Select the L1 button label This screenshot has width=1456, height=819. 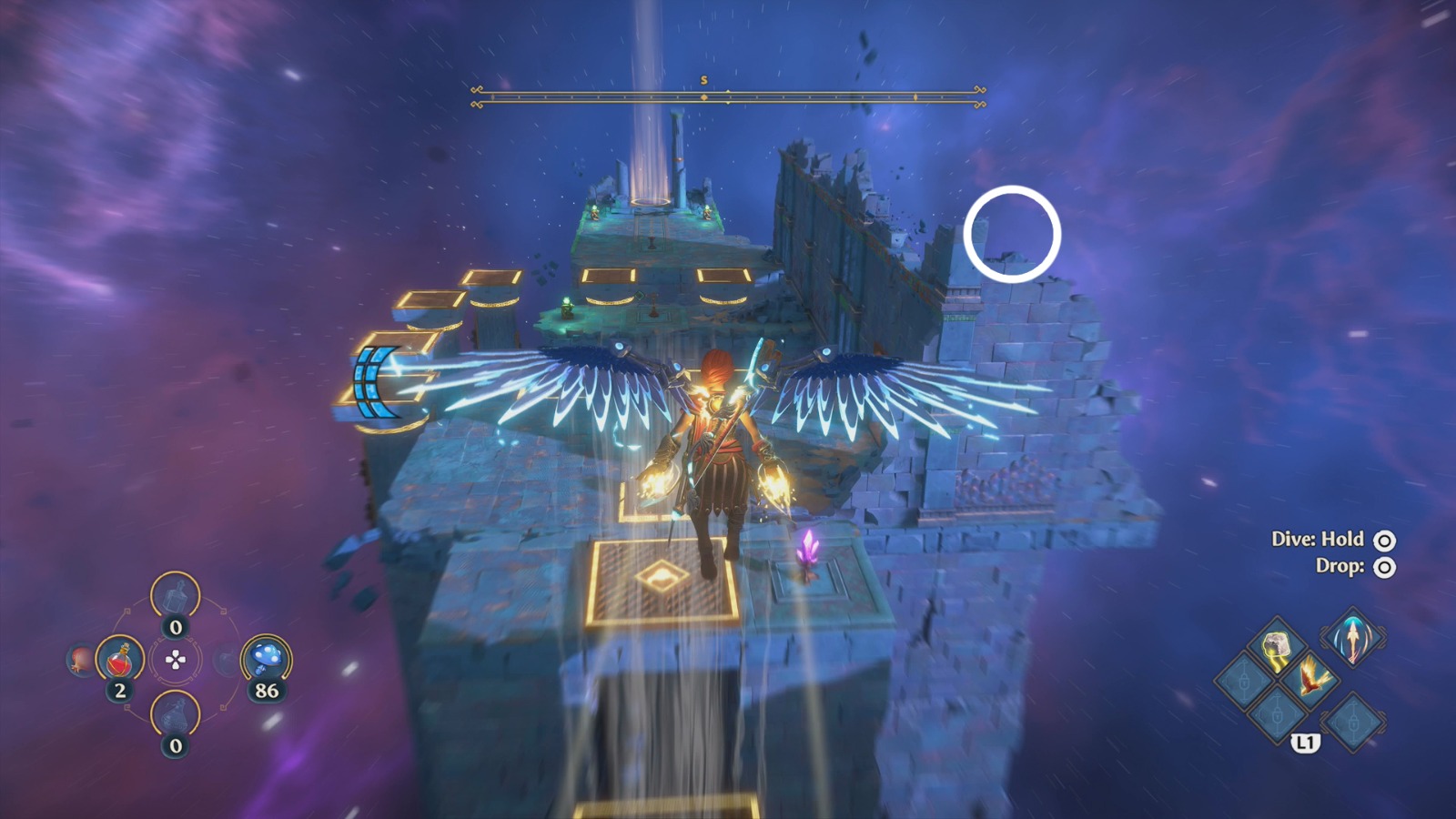[x=1305, y=742]
